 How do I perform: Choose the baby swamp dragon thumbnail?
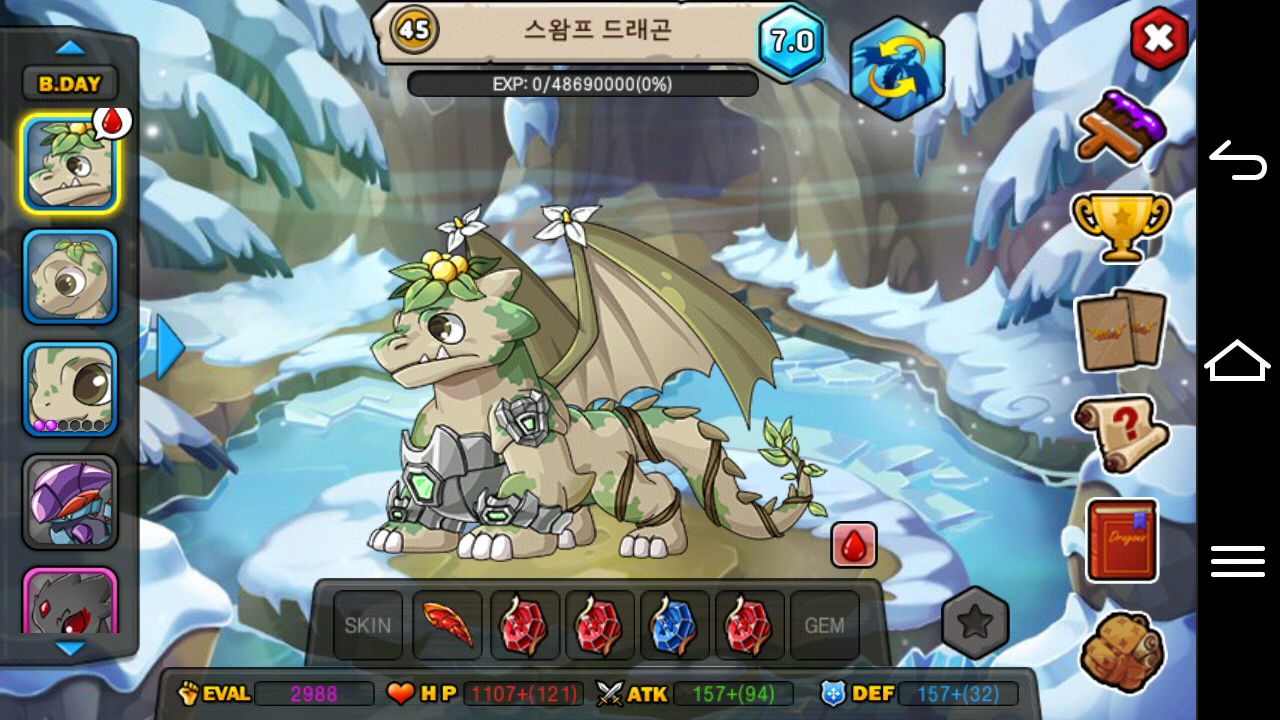pos(70,277)
